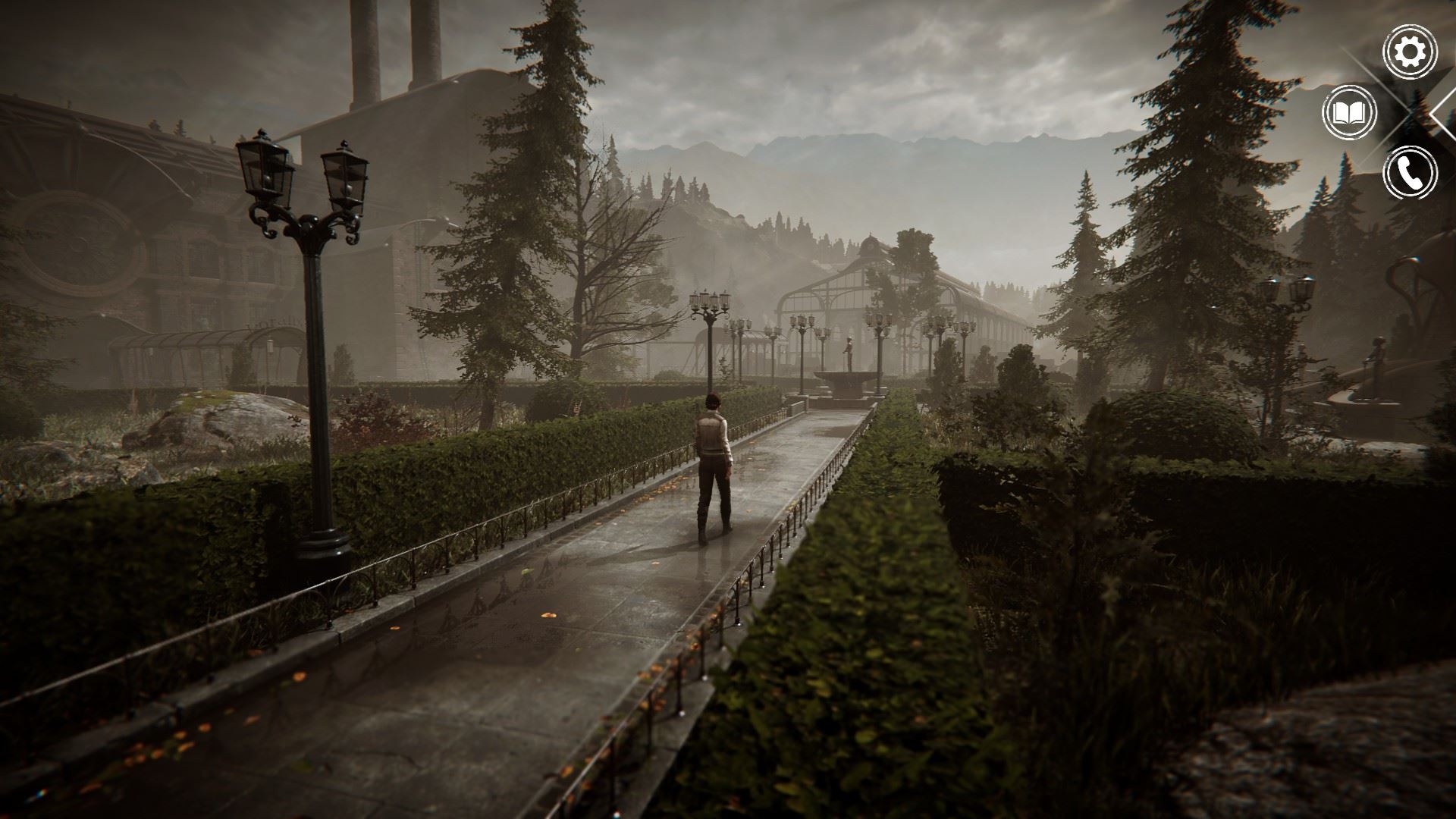Use the phone handset icon
Image resolution: width=1456 pixels, height=819 pixels.
1410,173
